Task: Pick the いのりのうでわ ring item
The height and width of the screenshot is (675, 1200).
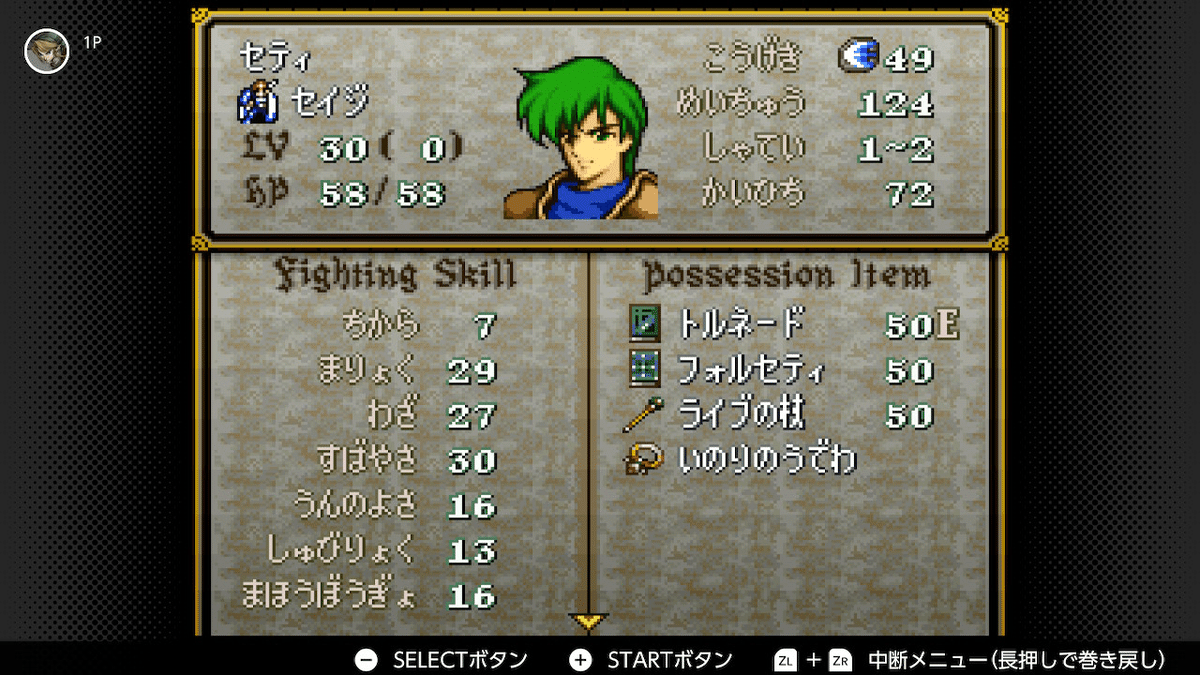Action: tap(765, 460)
